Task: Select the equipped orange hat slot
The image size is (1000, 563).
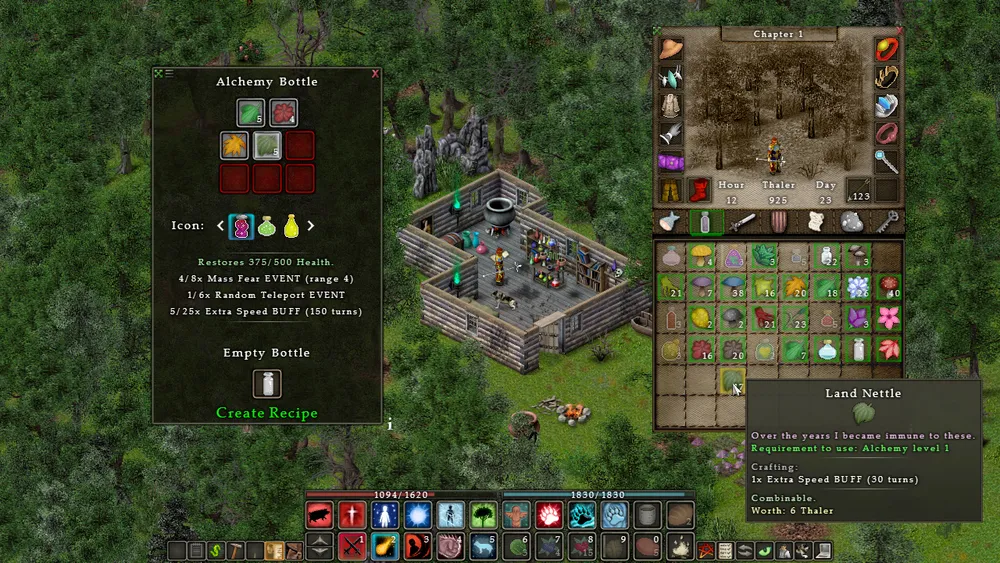Action: (x=669, y=49)
